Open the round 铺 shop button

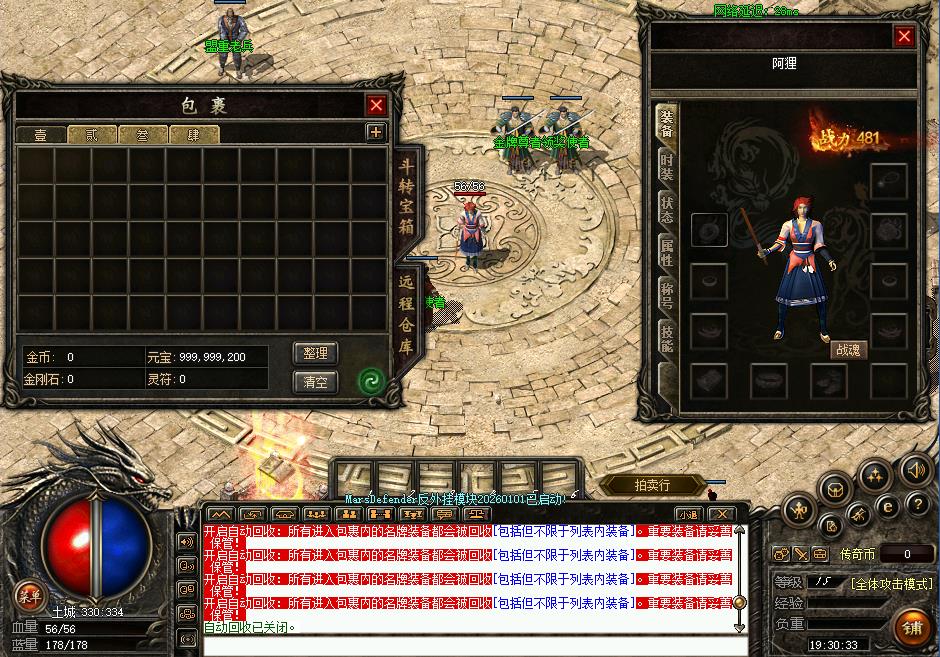coord(911,628)
